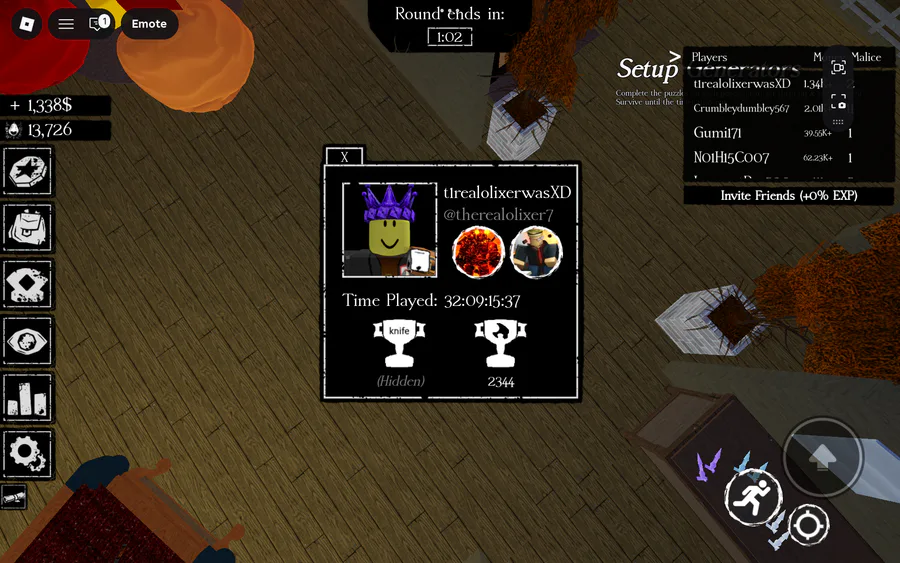Open the gear settings menu
Image resolution: width=900 pixels, height=563 pixels.
click(x=28, y=453)
